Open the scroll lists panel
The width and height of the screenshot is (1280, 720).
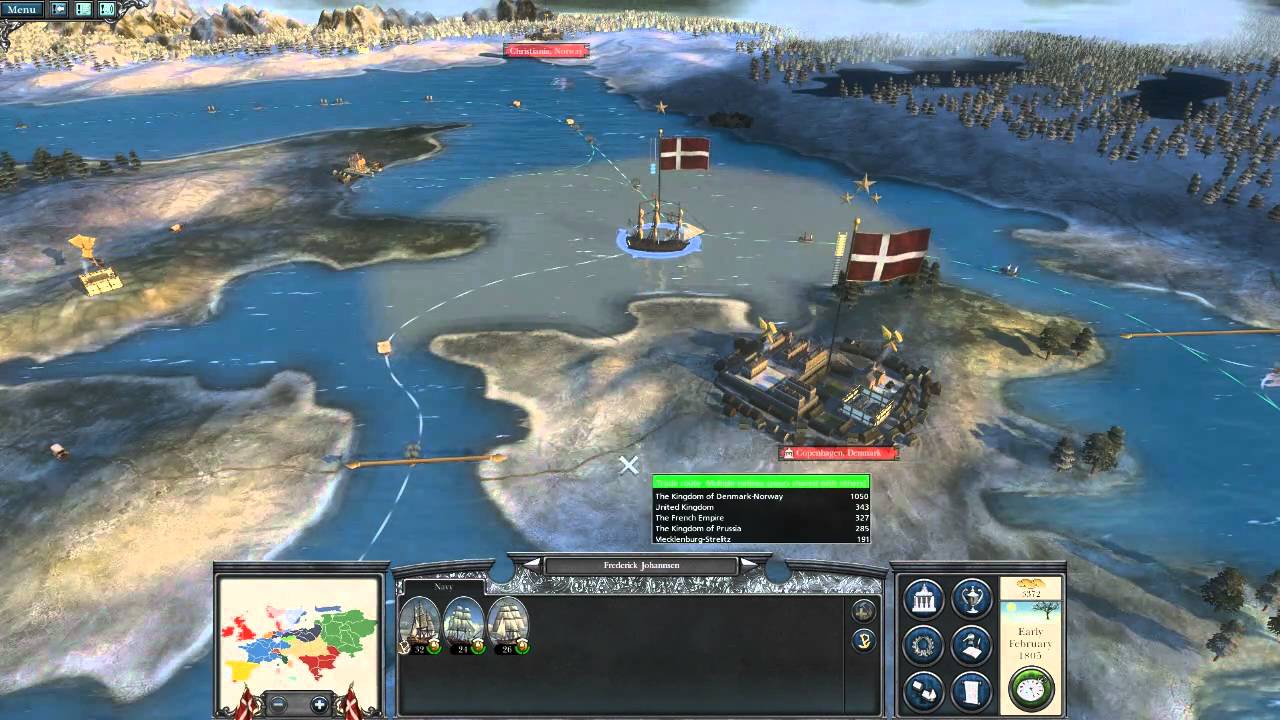click(970, 691)
